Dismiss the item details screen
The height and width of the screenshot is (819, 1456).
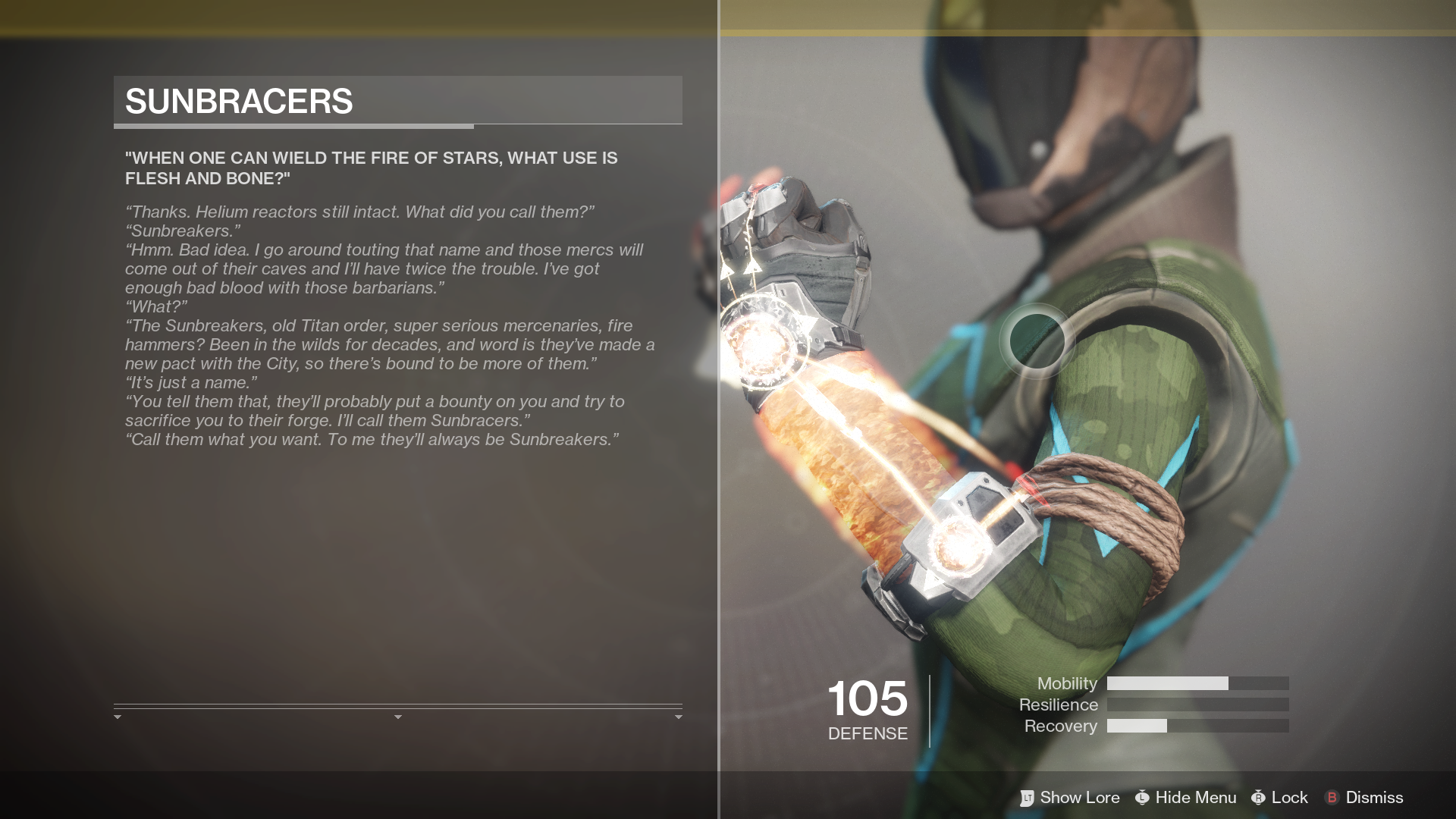[1364, 798]
